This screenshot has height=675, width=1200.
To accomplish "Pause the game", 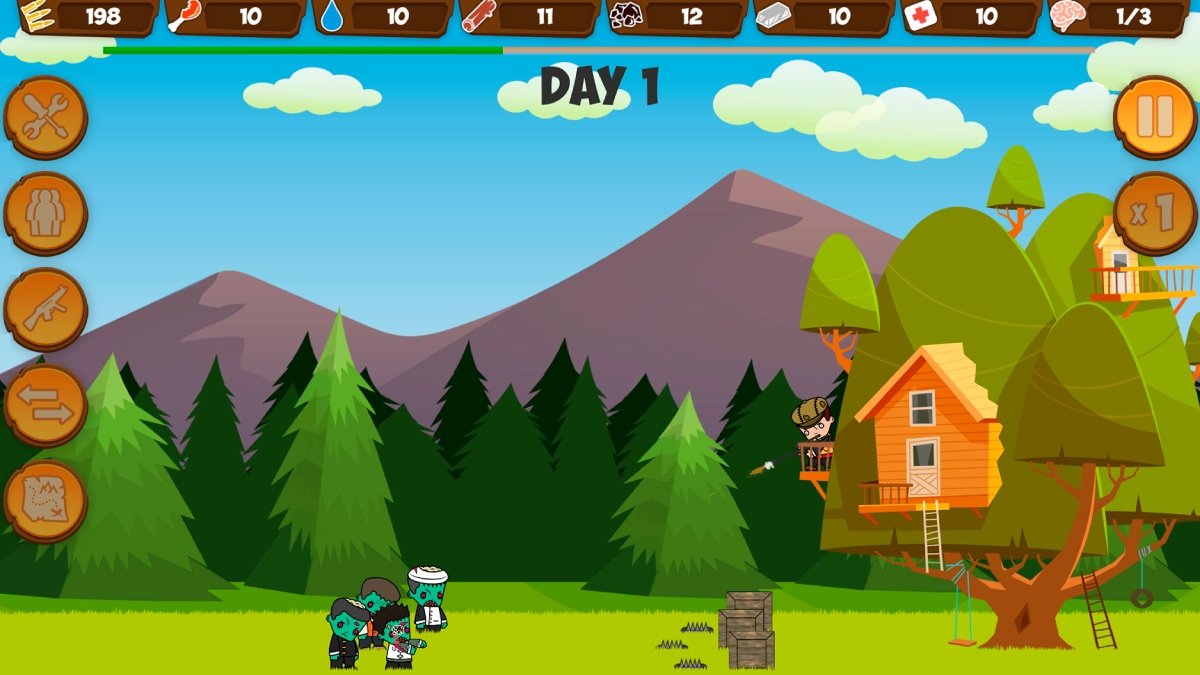I will pyautogui.click(x=1154, y=117).
